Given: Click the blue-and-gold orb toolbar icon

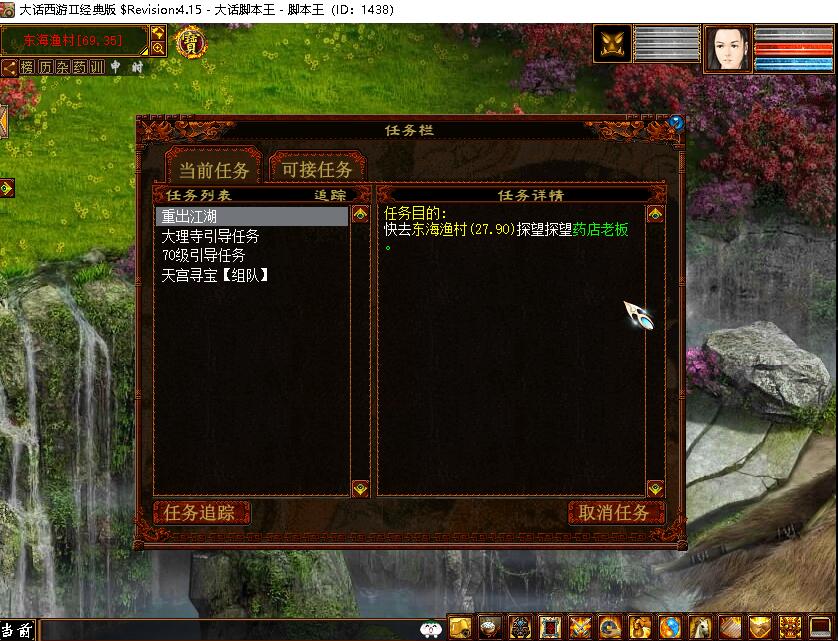Looking at the screenshot, I should 669,627.
